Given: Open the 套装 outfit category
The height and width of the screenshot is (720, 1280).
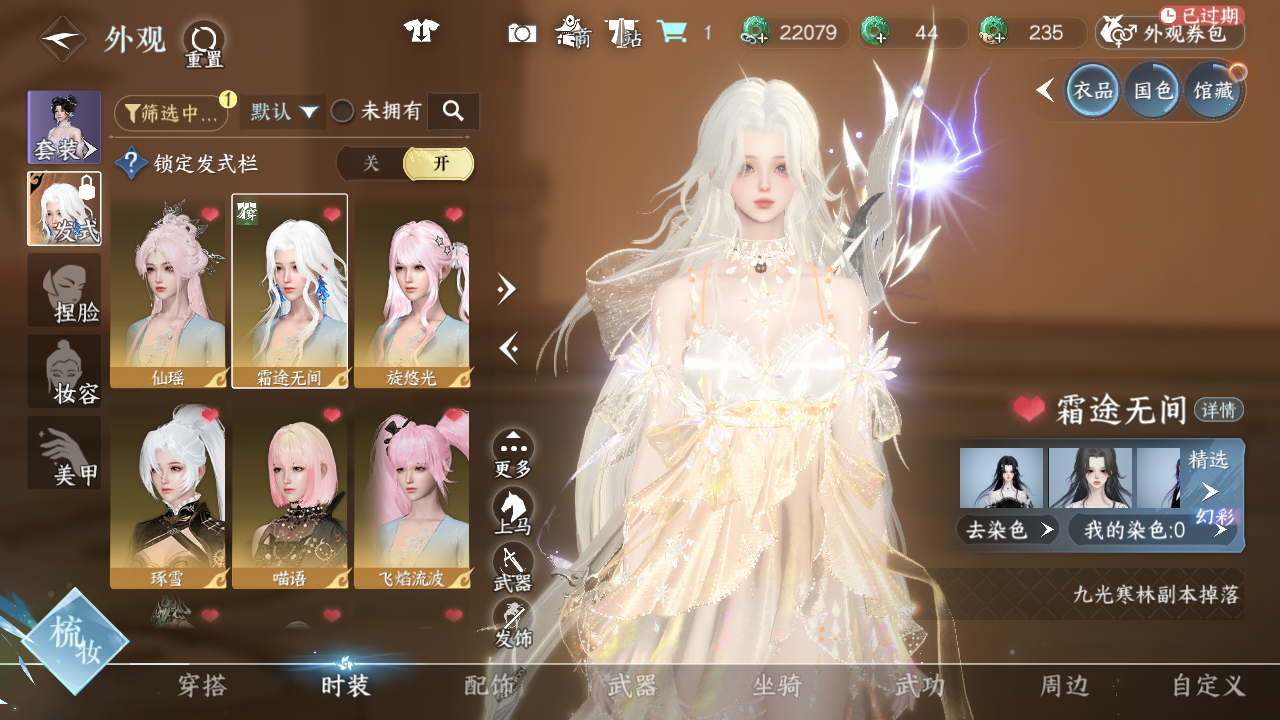Looking at the screenshot, I should pyautogui.click(x=64, y=128).
